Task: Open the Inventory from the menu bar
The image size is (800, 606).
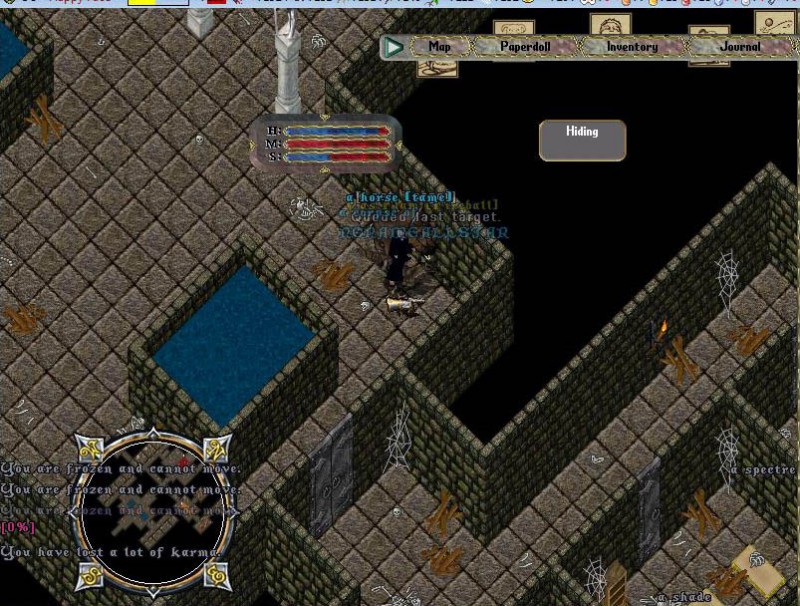Action: (x=631, y=47)
